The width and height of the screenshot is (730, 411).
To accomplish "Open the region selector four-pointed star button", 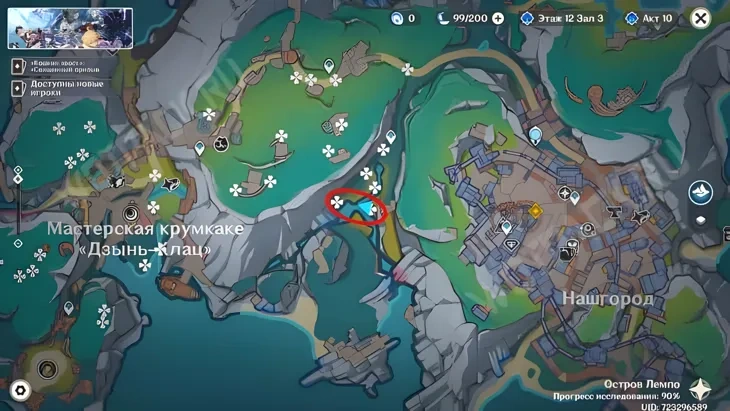I will 702,388.
